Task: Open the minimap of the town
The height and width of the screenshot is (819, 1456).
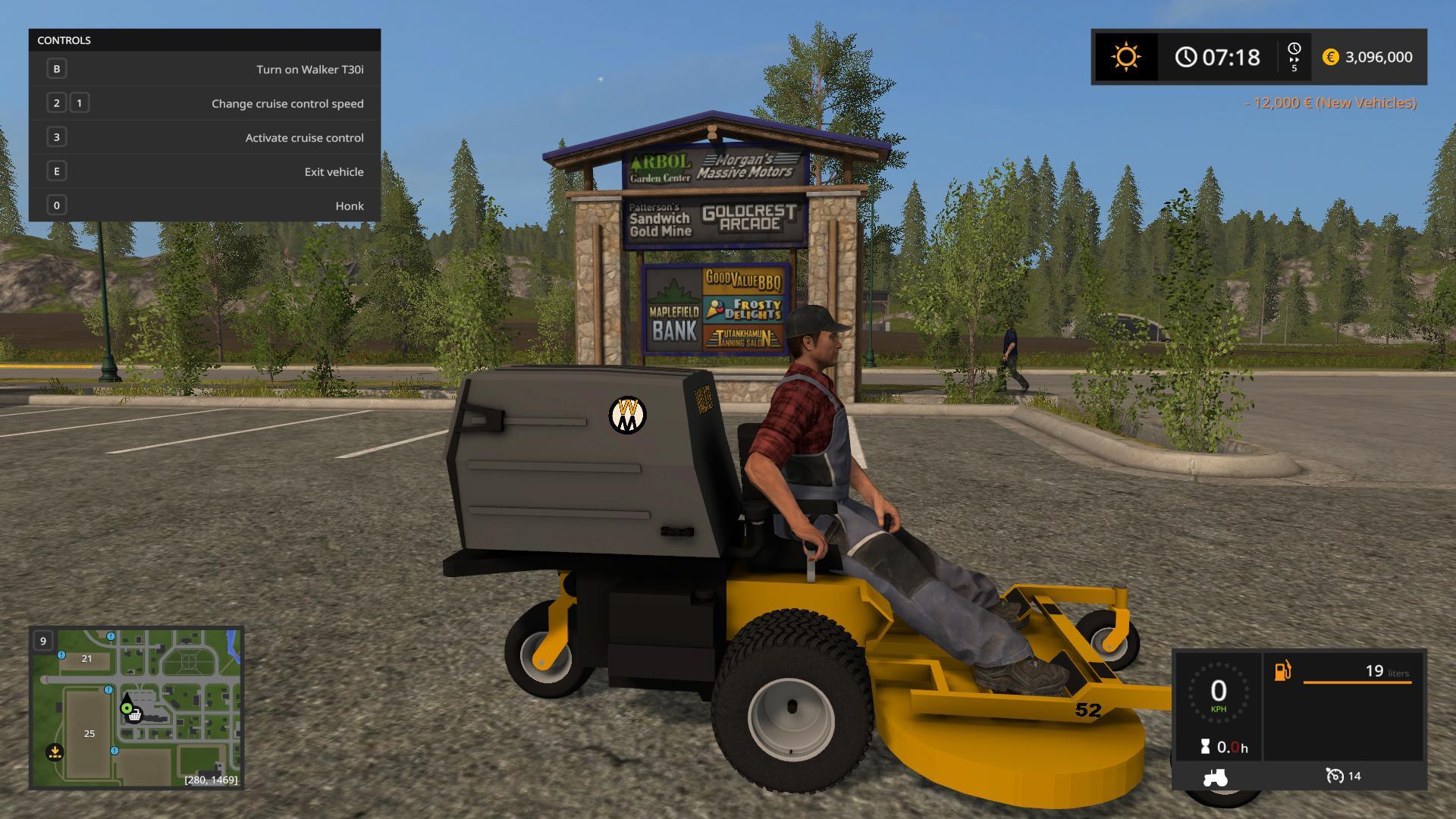Action: (x=136, y=707)
